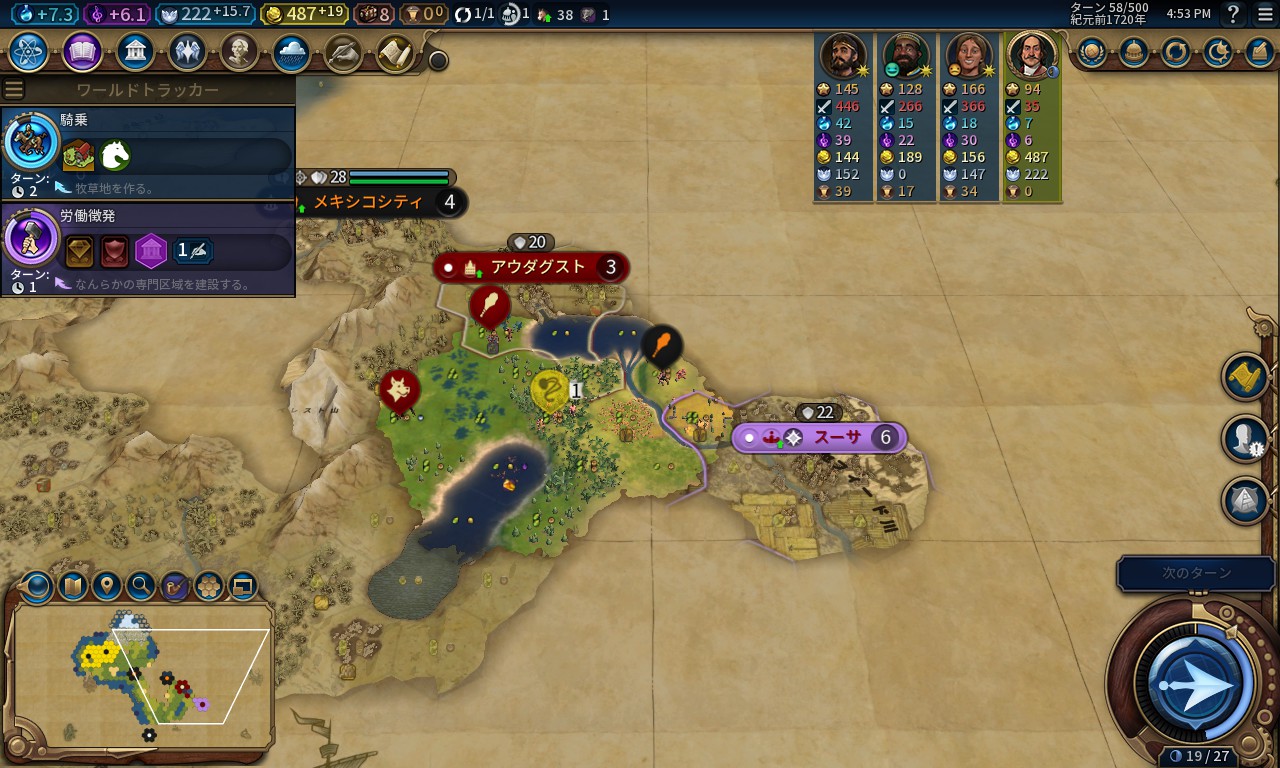
Task: Open the government building icon
Action: [135, 51]
